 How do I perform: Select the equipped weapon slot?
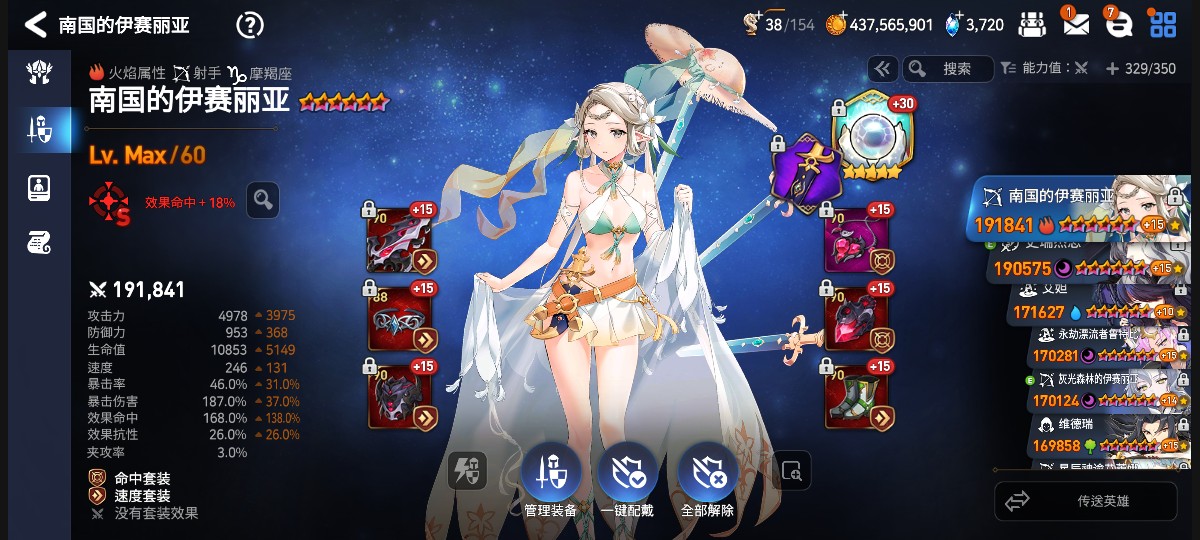[x=402, y=241]
